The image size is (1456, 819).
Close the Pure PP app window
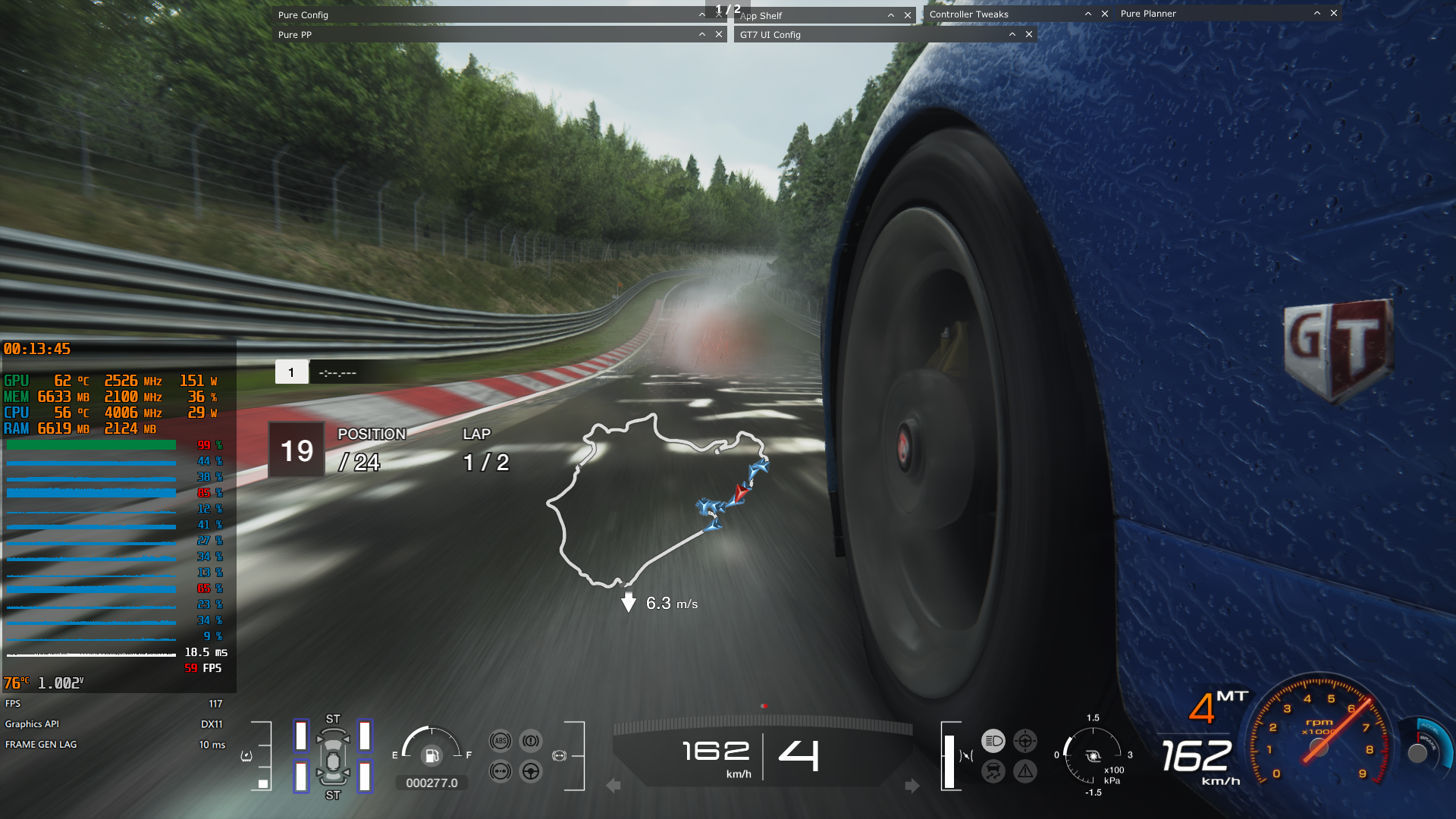pyautogui.click(x=719, y=34)
